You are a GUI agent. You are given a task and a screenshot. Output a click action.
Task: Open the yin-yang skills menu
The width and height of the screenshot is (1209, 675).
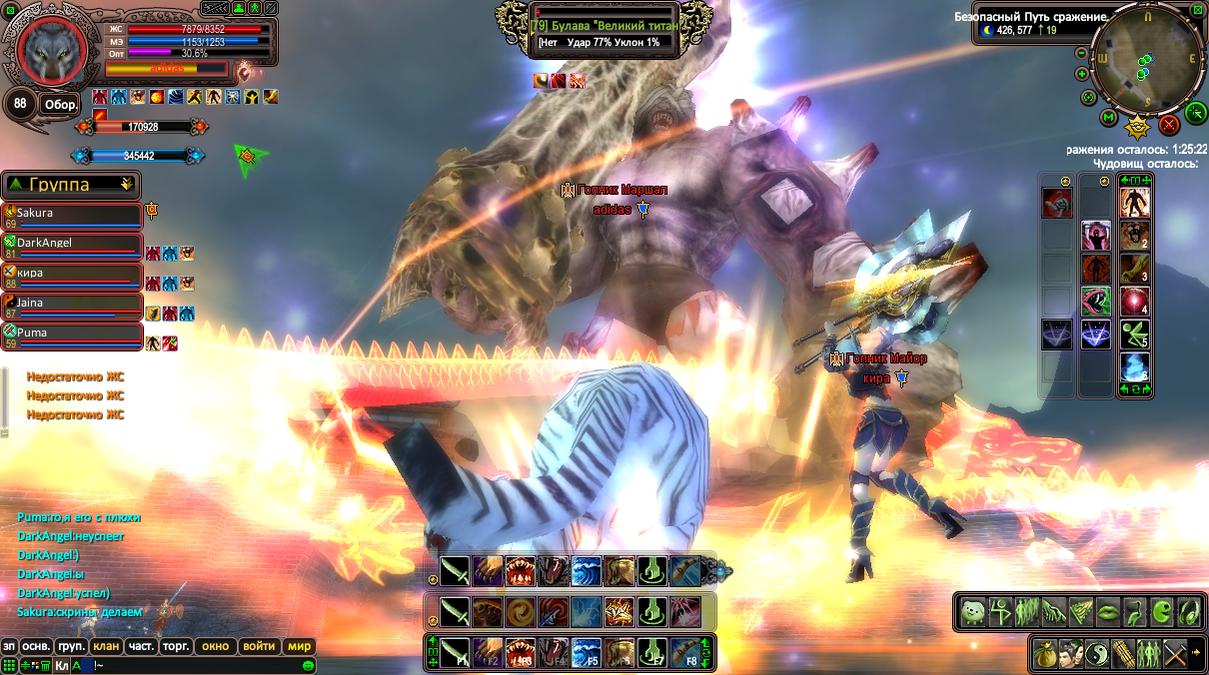click(x=1097, y=652)
